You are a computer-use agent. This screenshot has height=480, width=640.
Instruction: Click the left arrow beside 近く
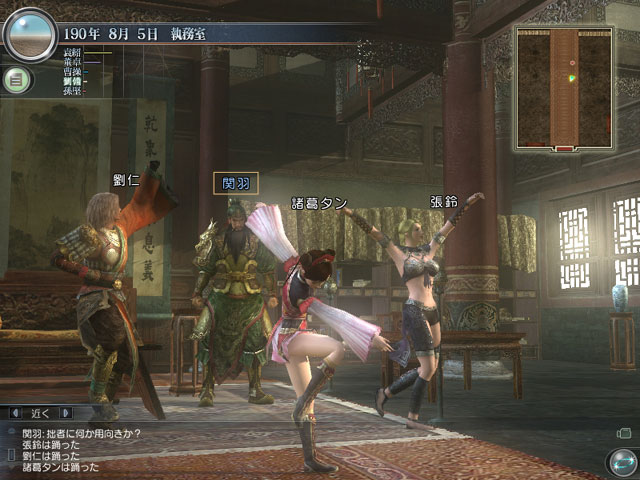pyautogui.click(x=17, y=412)
